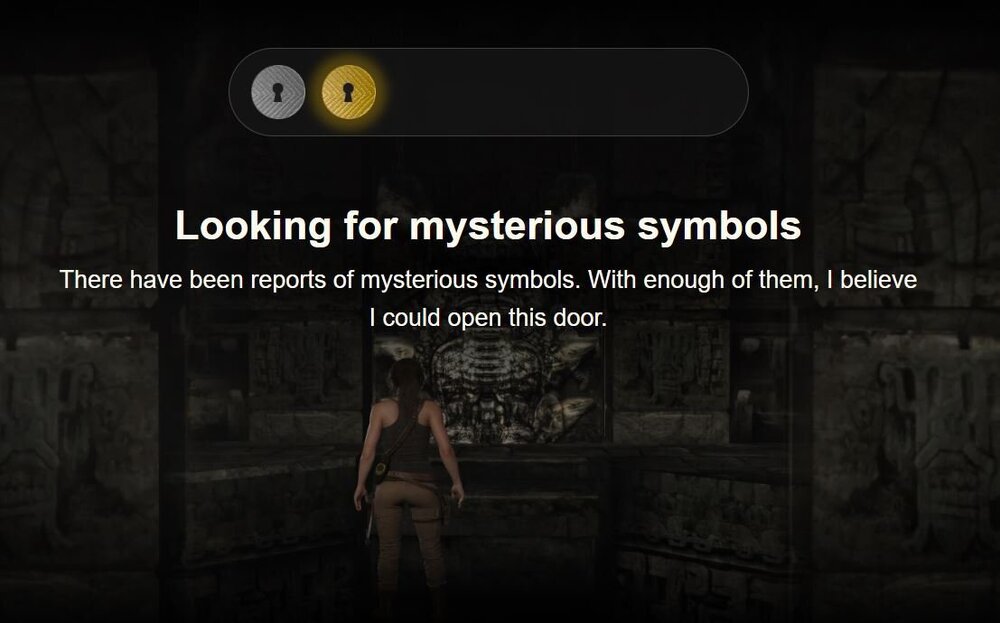
Task: Choose the glowing gold keyhole coin
Action: 348,92
